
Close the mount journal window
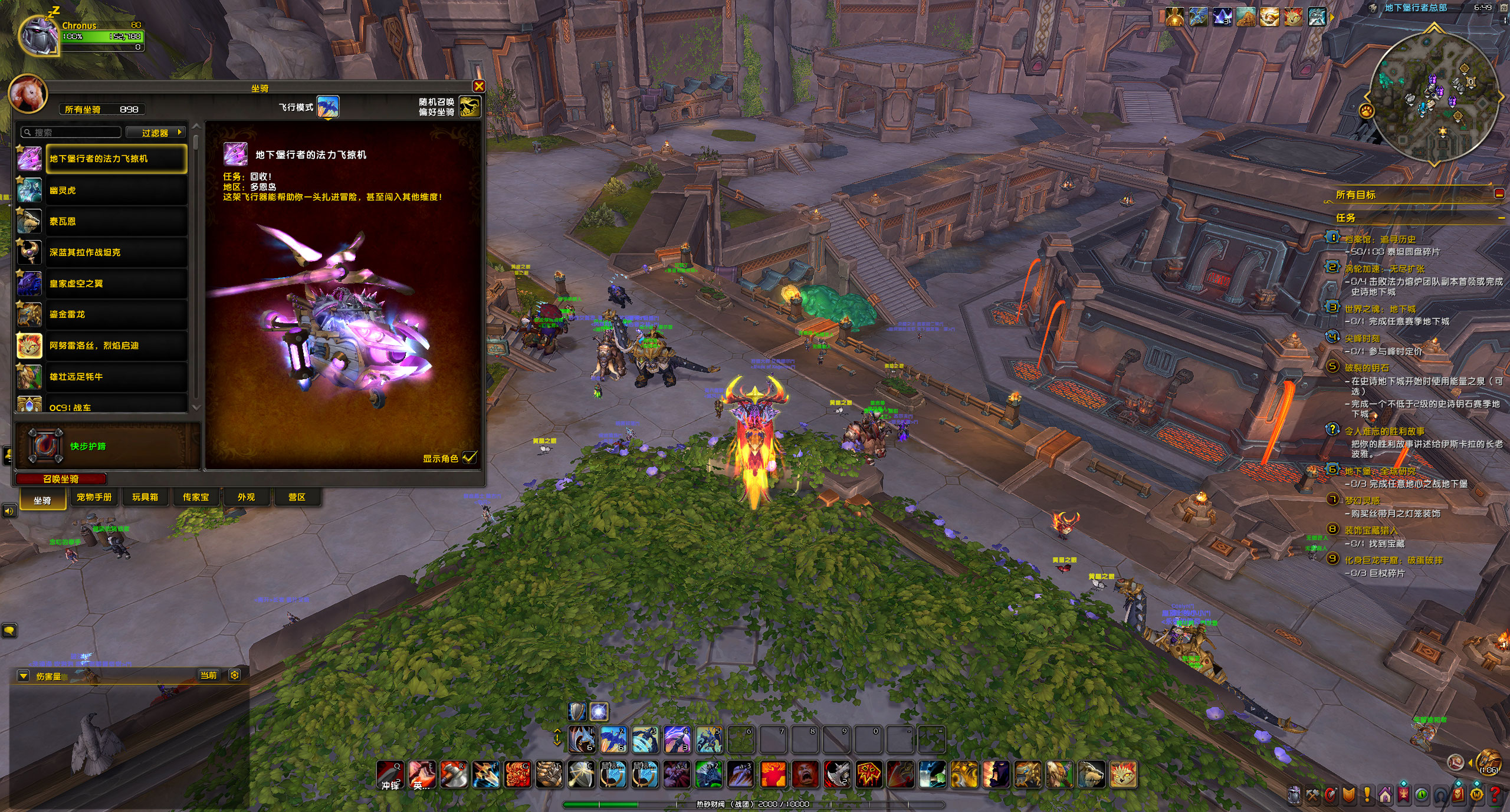[479, 87]
